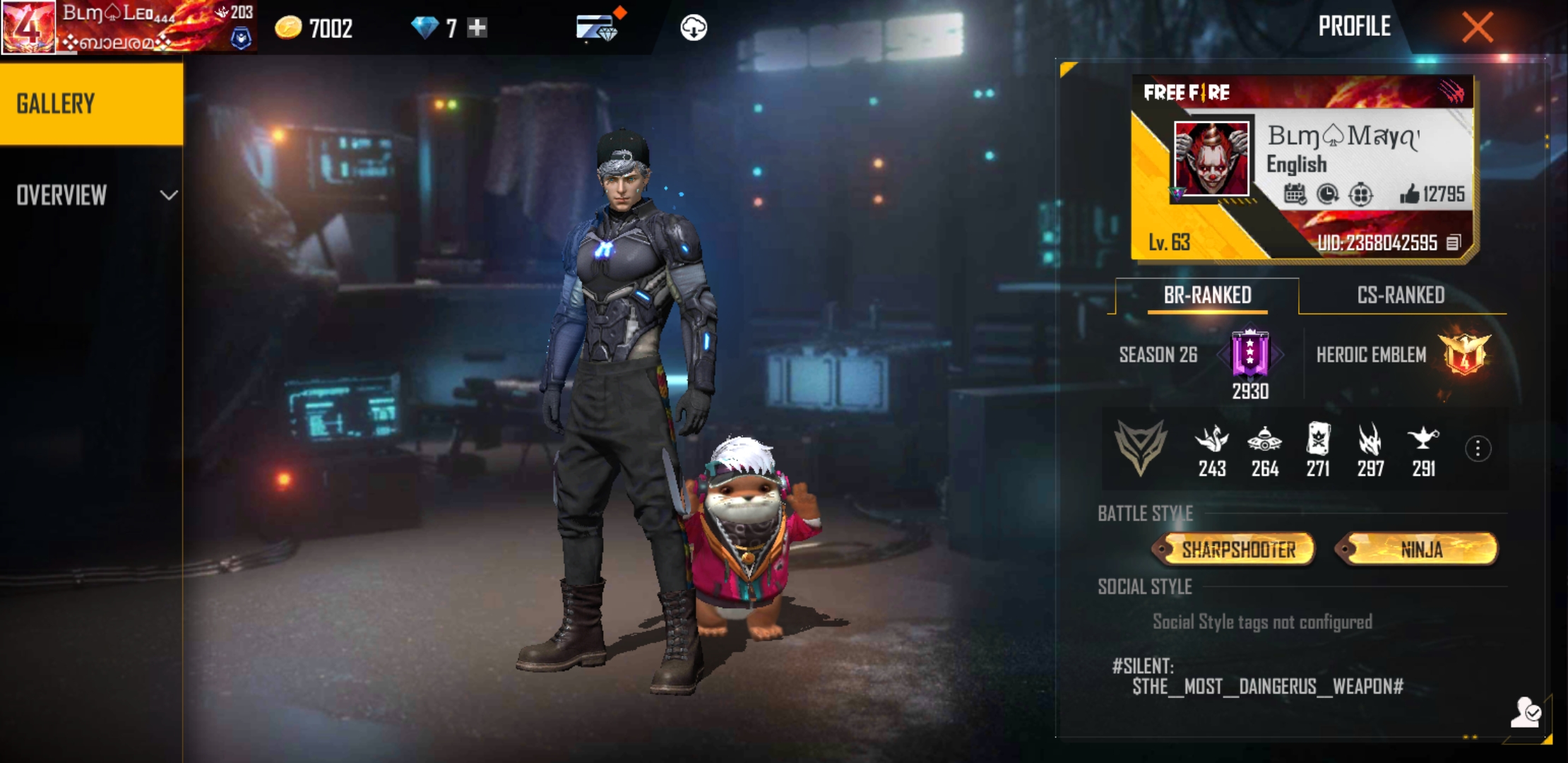Close the Profile screen with the X

(1477, 28)
